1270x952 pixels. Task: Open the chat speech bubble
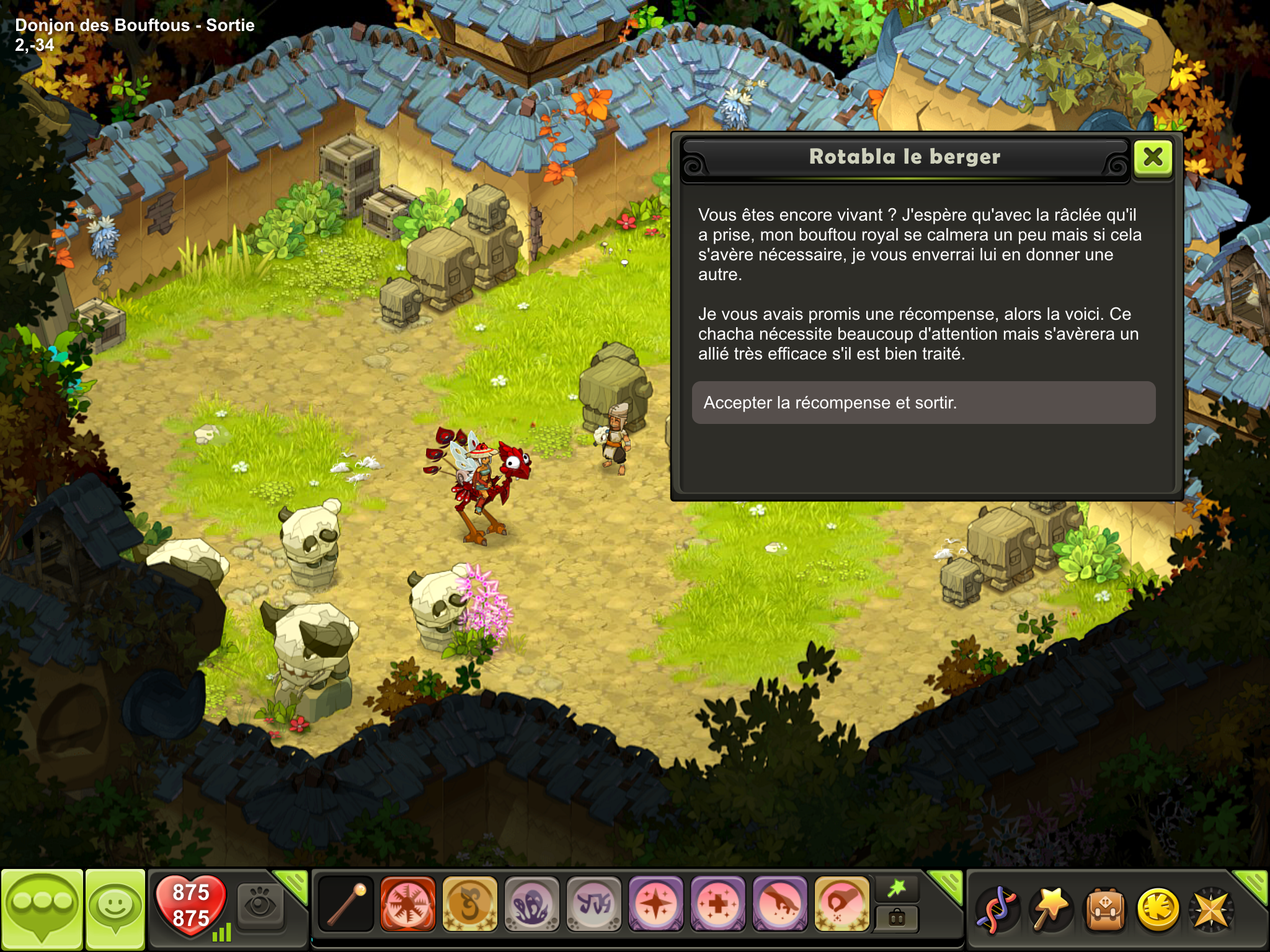click(x=42, y=909)
